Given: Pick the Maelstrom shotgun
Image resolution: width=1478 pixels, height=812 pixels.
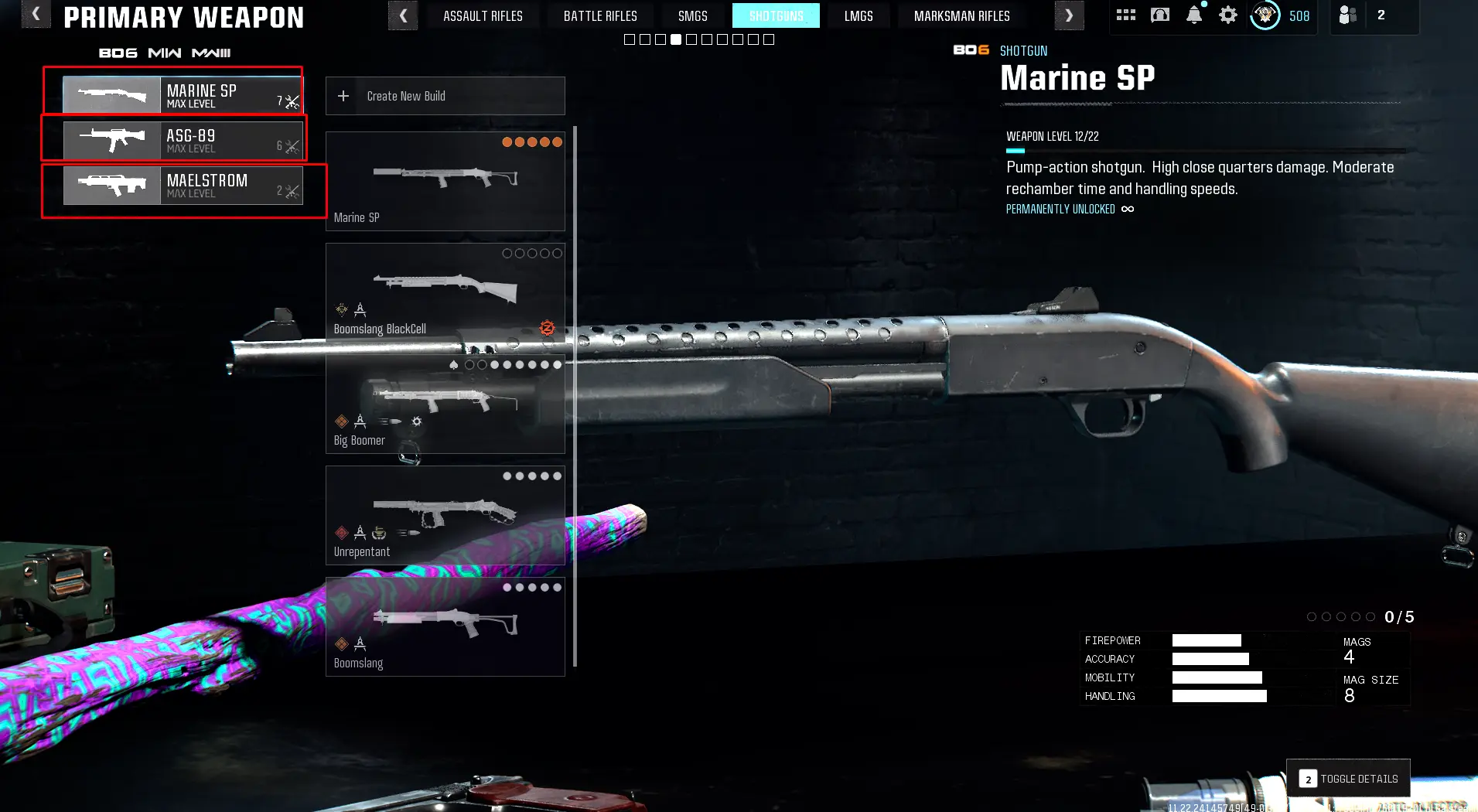Looking at the screenshot, I should coord(183,186).
